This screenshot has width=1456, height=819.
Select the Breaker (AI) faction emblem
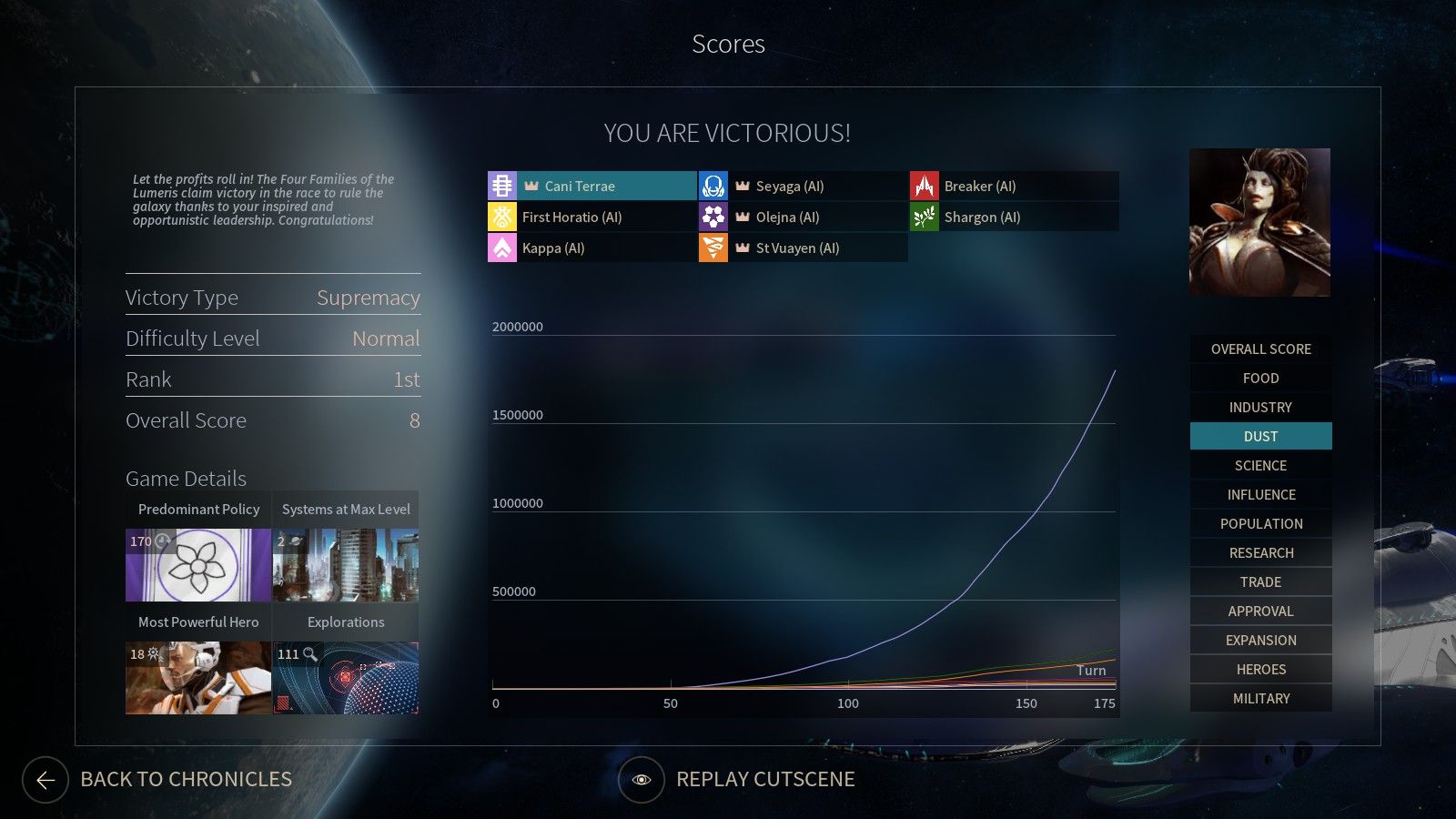coord(925,186)
